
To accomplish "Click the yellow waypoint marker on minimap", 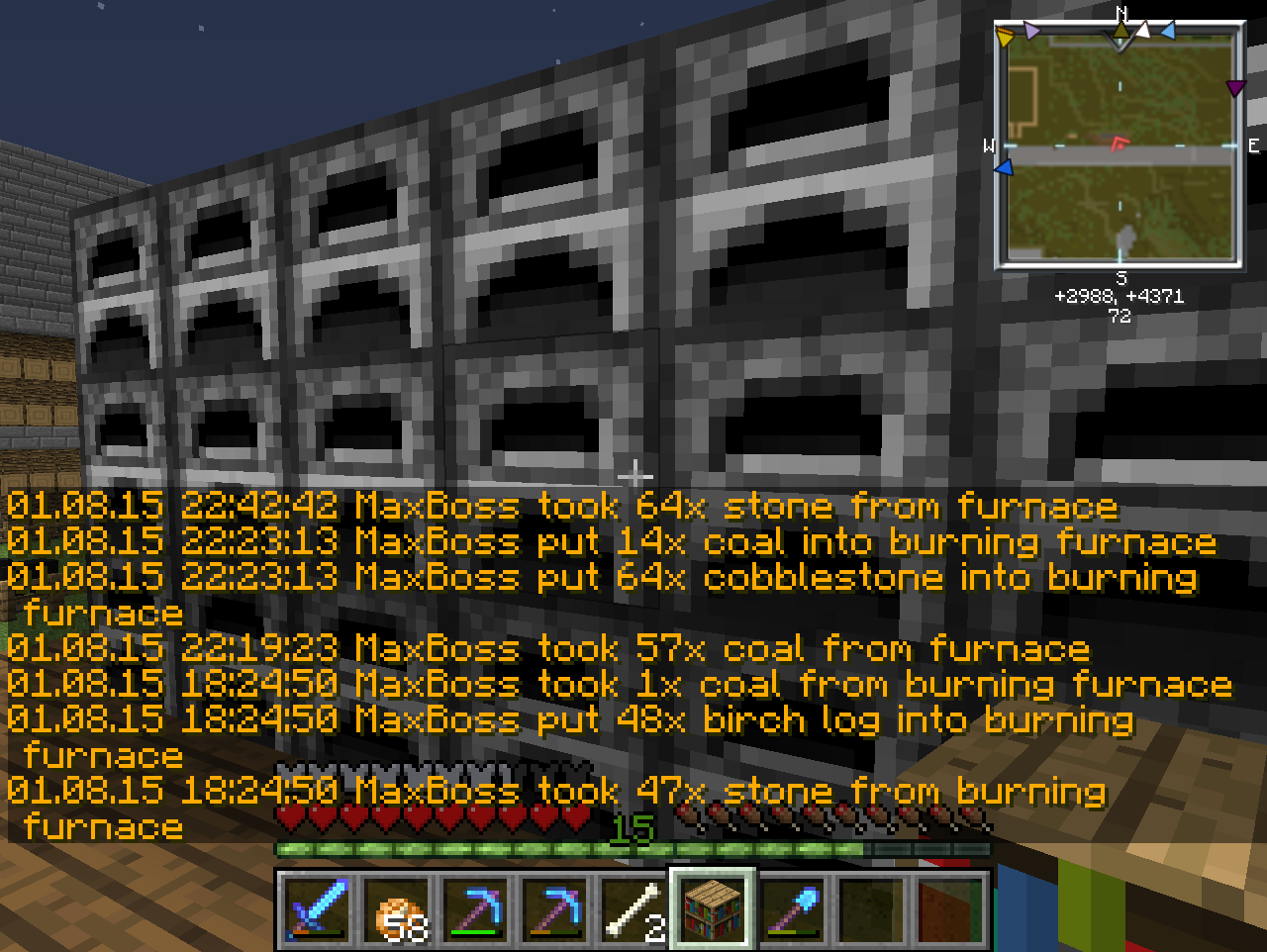I will pos(1006,38).
